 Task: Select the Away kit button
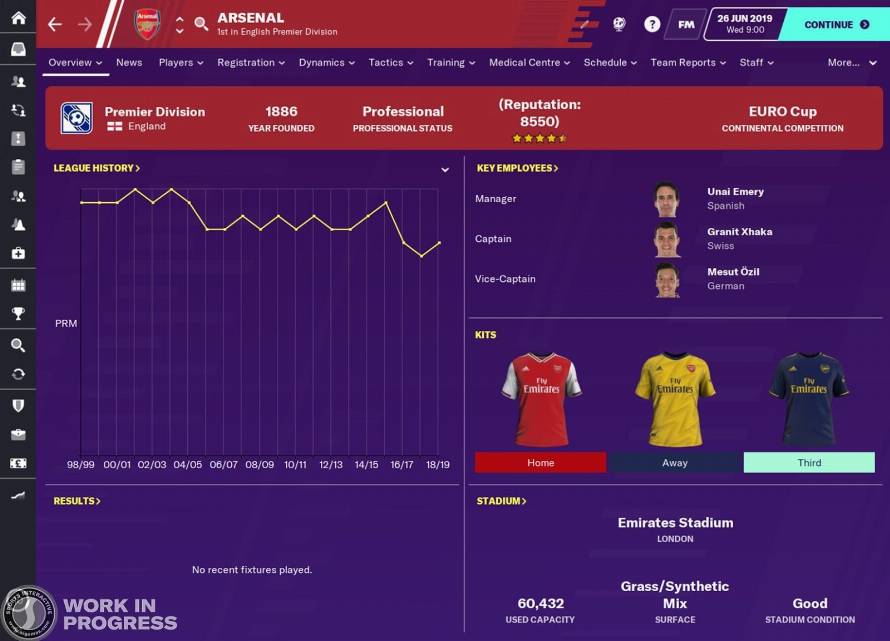(675, 463)
